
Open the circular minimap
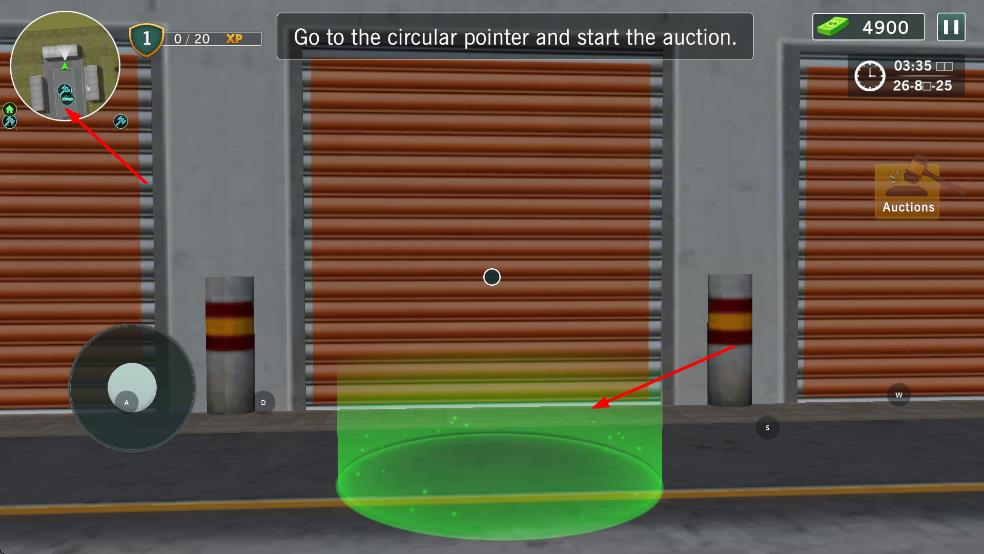tap(65, 66)
